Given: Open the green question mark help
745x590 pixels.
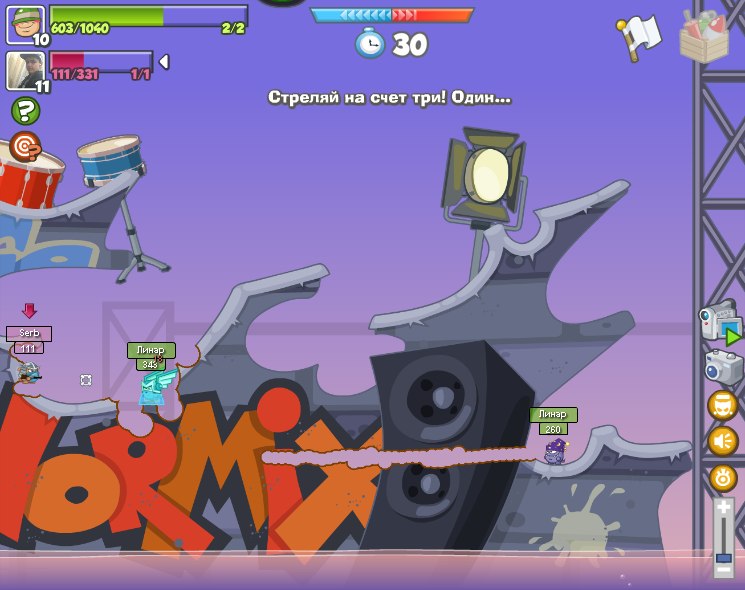Looking at the screenshot, I should 25,111.
